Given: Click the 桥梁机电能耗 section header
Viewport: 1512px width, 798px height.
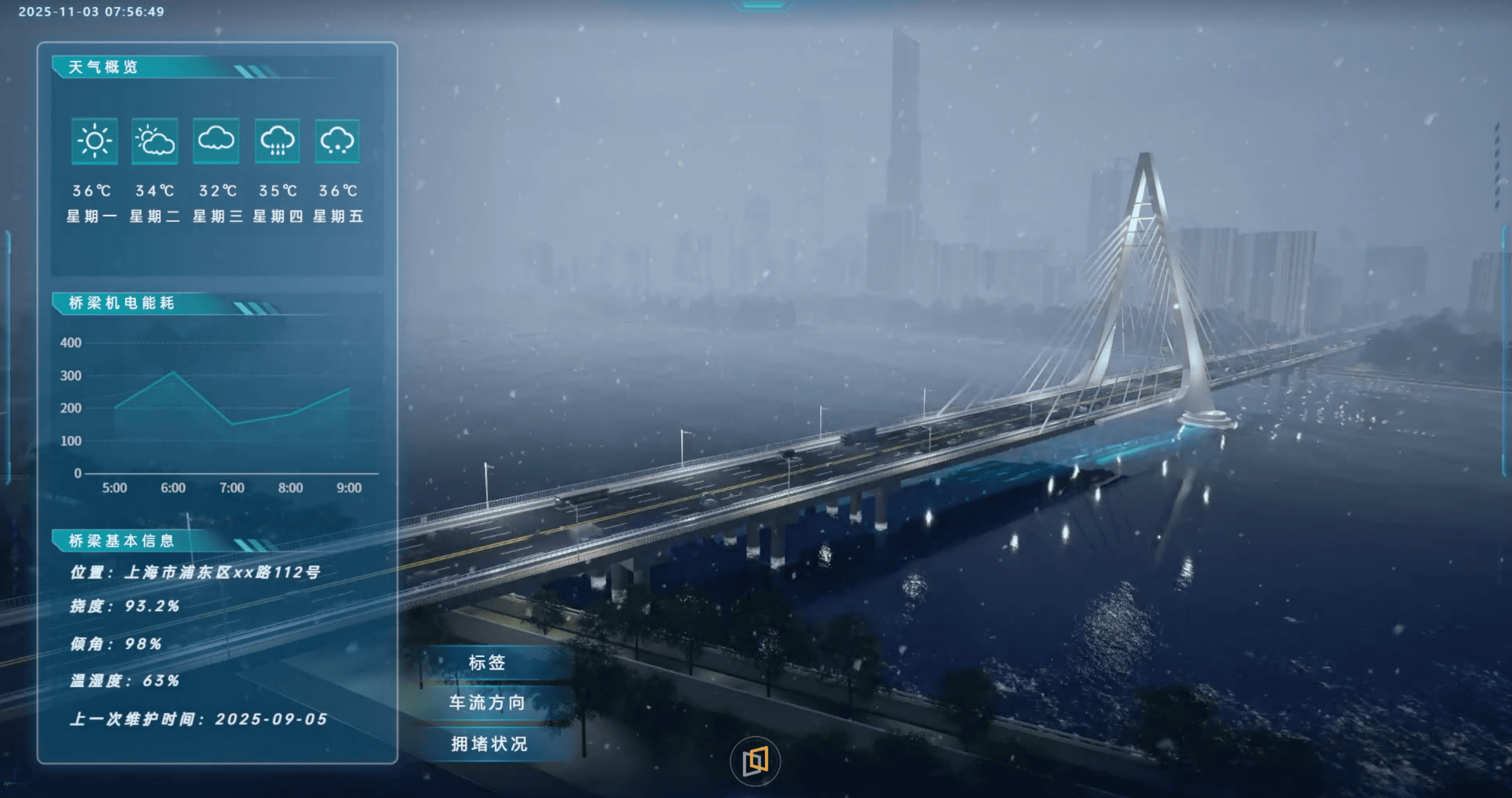Looking at the screenshot, I should (121, 303).
